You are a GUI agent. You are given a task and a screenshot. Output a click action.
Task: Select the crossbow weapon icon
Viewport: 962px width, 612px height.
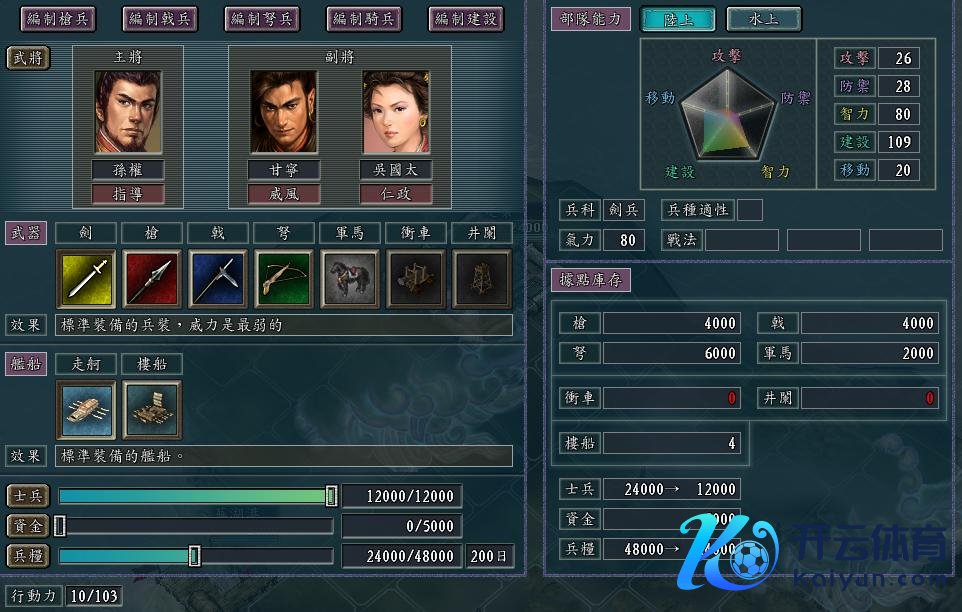[x=284, y=278]
